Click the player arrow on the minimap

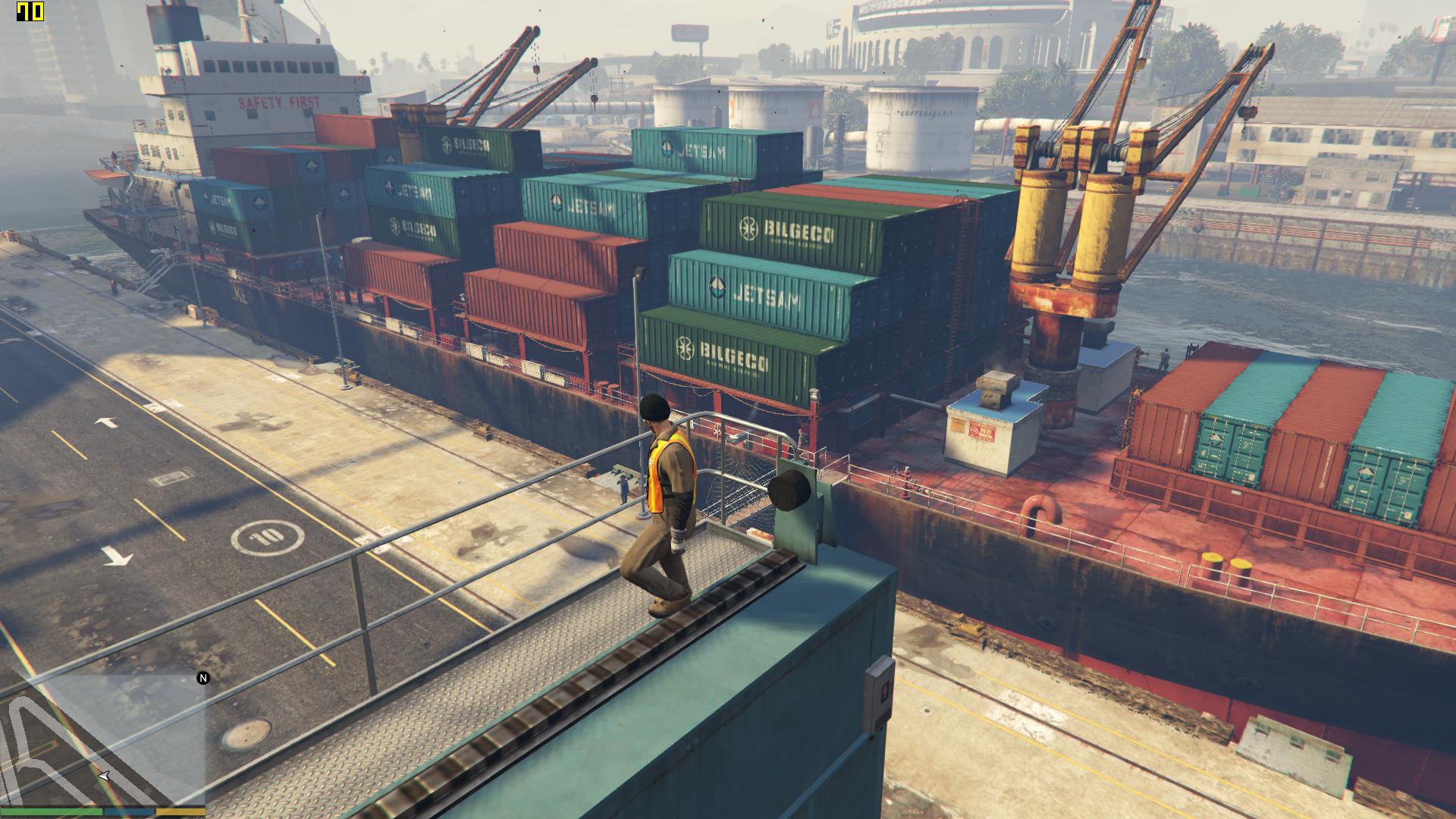coord(104,776)
